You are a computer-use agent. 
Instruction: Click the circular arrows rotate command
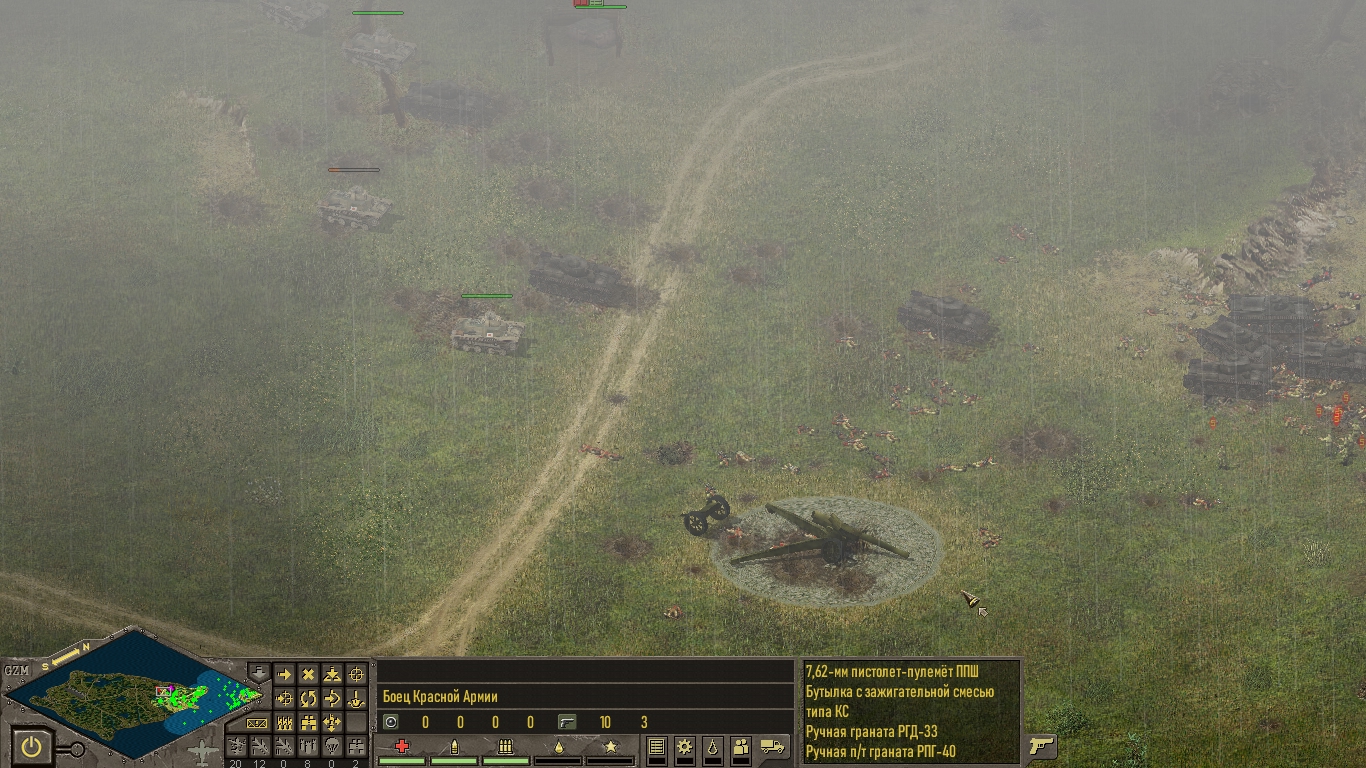pos(308,699)
